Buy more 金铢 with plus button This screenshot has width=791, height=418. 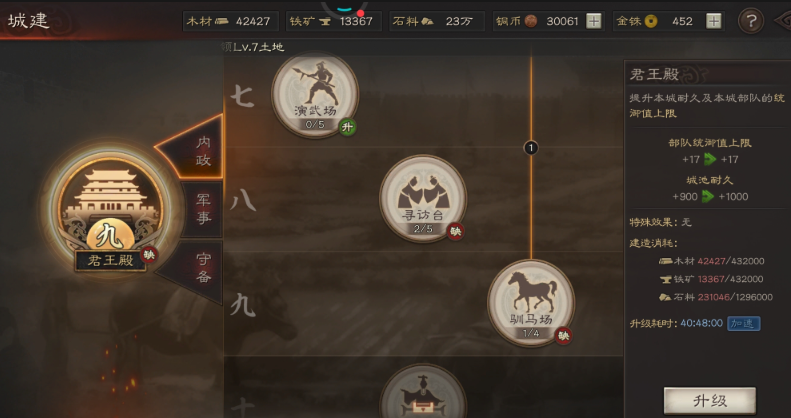pyautogui.click(x=713, y=20)
